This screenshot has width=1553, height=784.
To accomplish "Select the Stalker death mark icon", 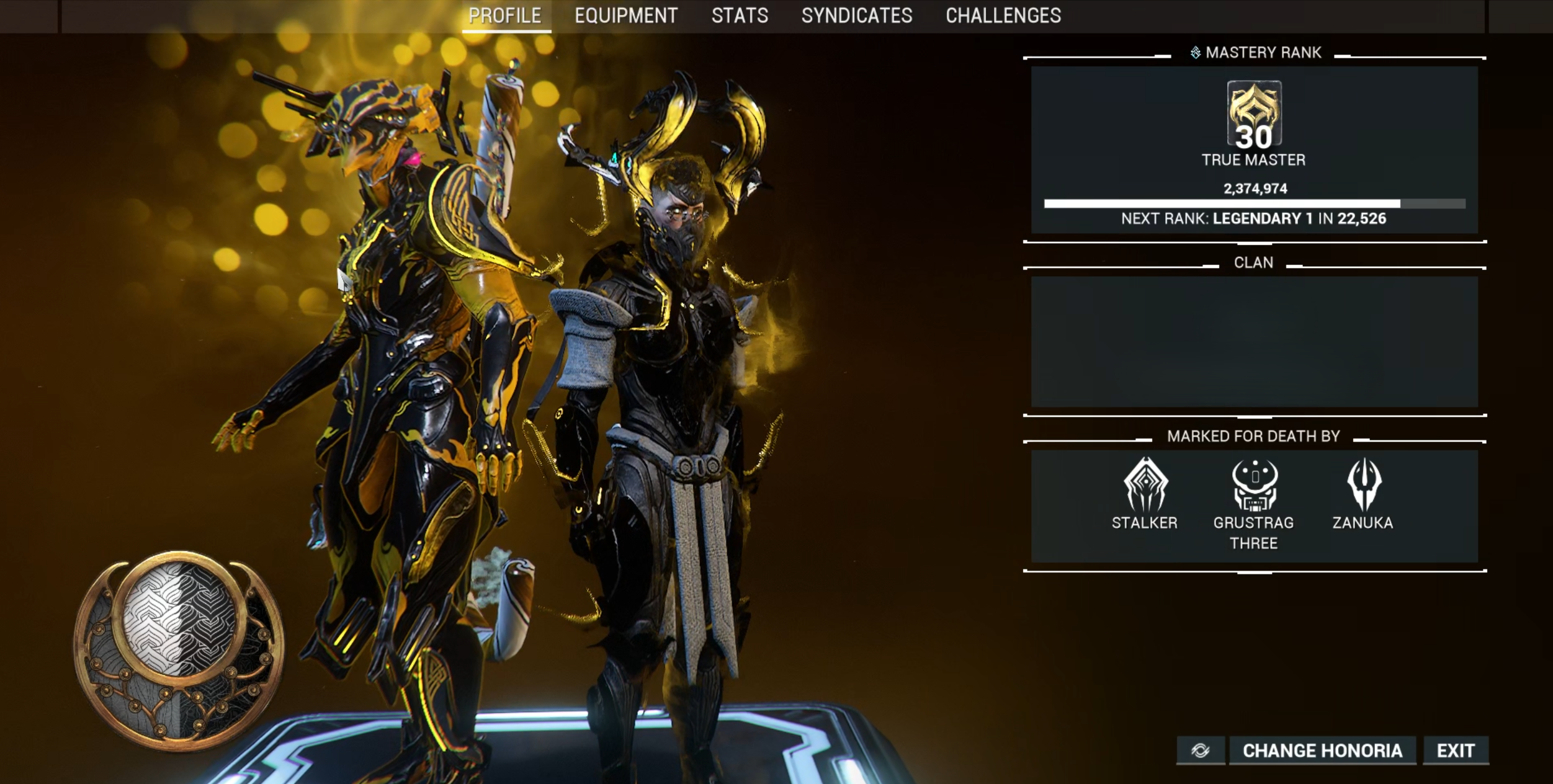I will pyautogui.click(x=1145, y=484).
